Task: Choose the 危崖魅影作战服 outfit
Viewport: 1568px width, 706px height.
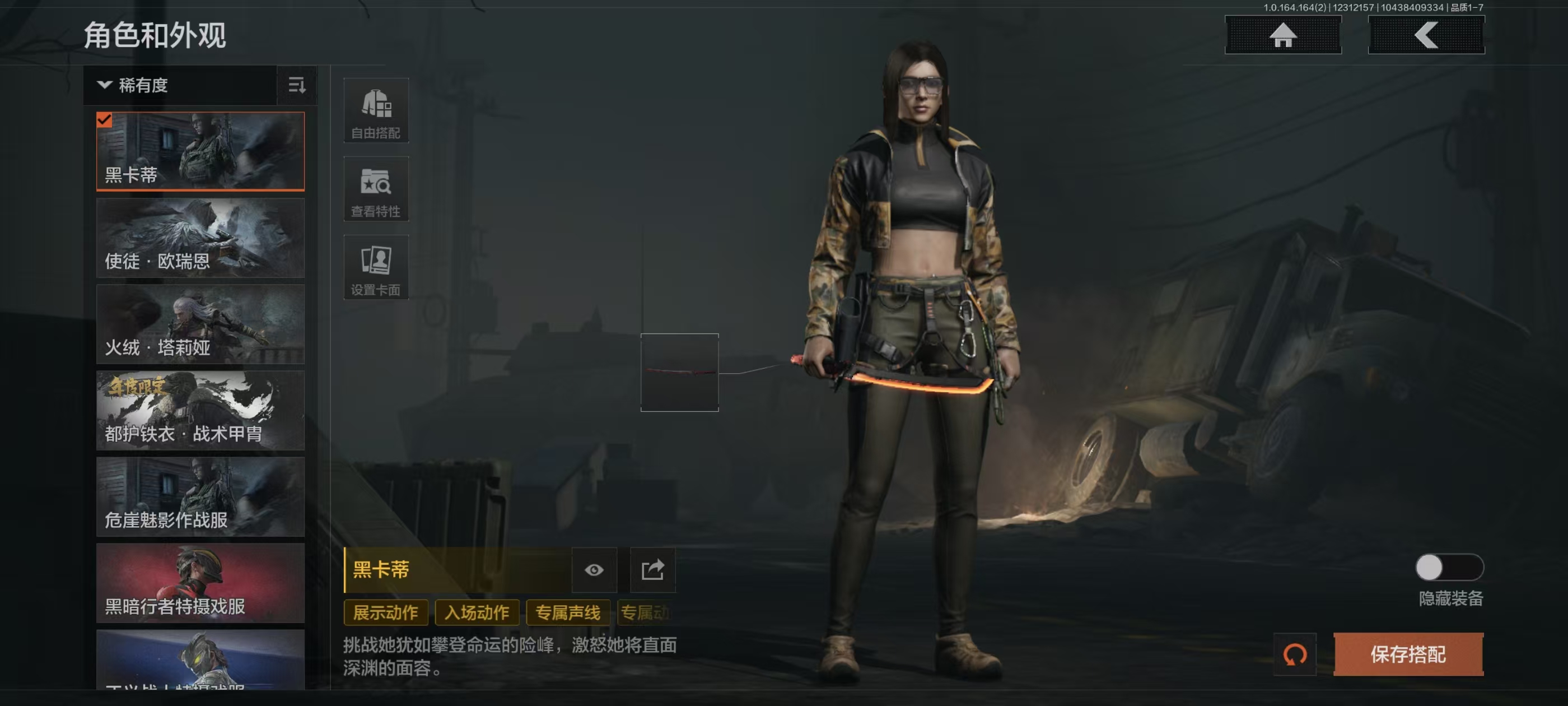Action: [x=200, y=497]
